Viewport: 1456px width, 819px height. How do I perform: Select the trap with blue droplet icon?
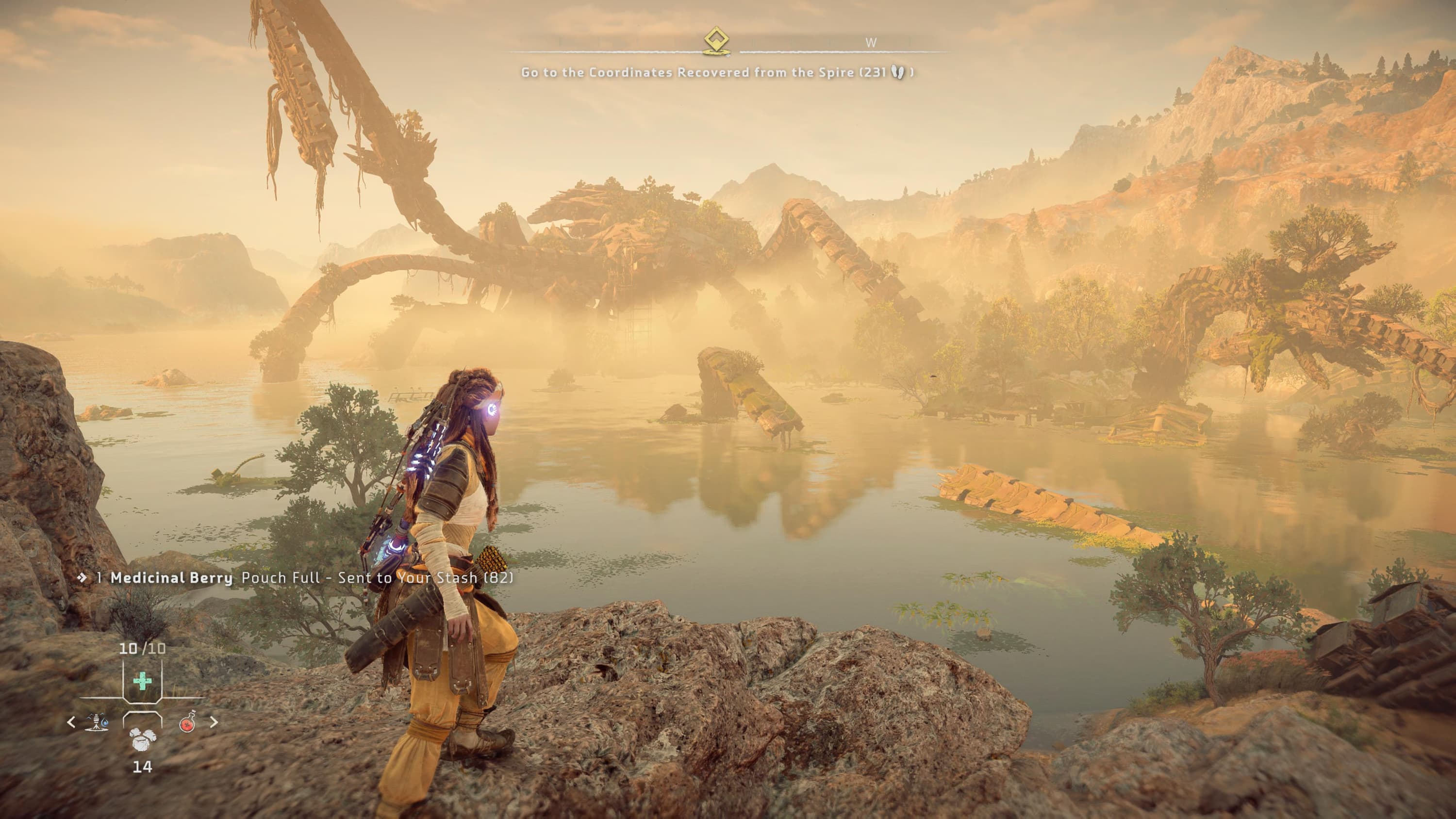pos(97,722)
